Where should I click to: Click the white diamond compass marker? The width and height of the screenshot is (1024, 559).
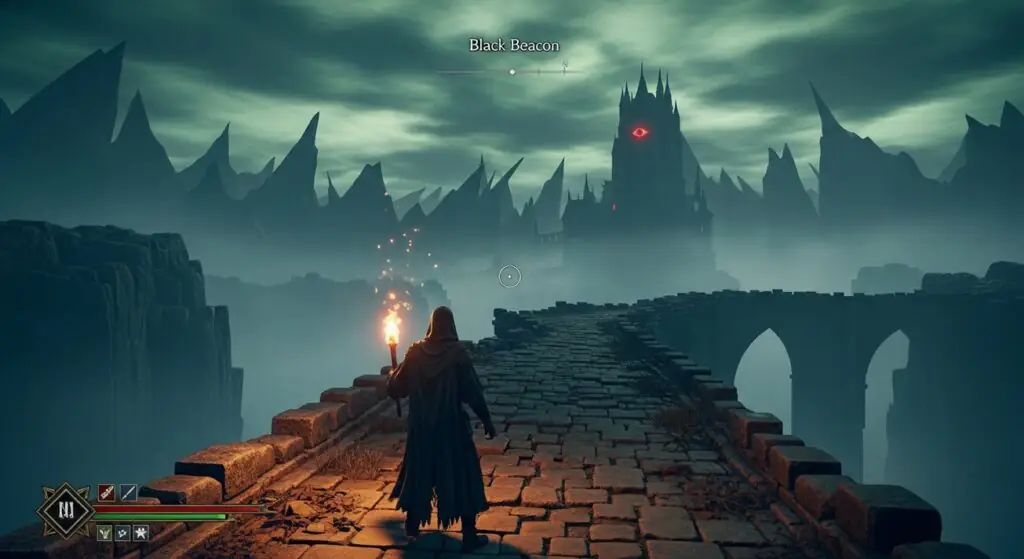(512, 72)
